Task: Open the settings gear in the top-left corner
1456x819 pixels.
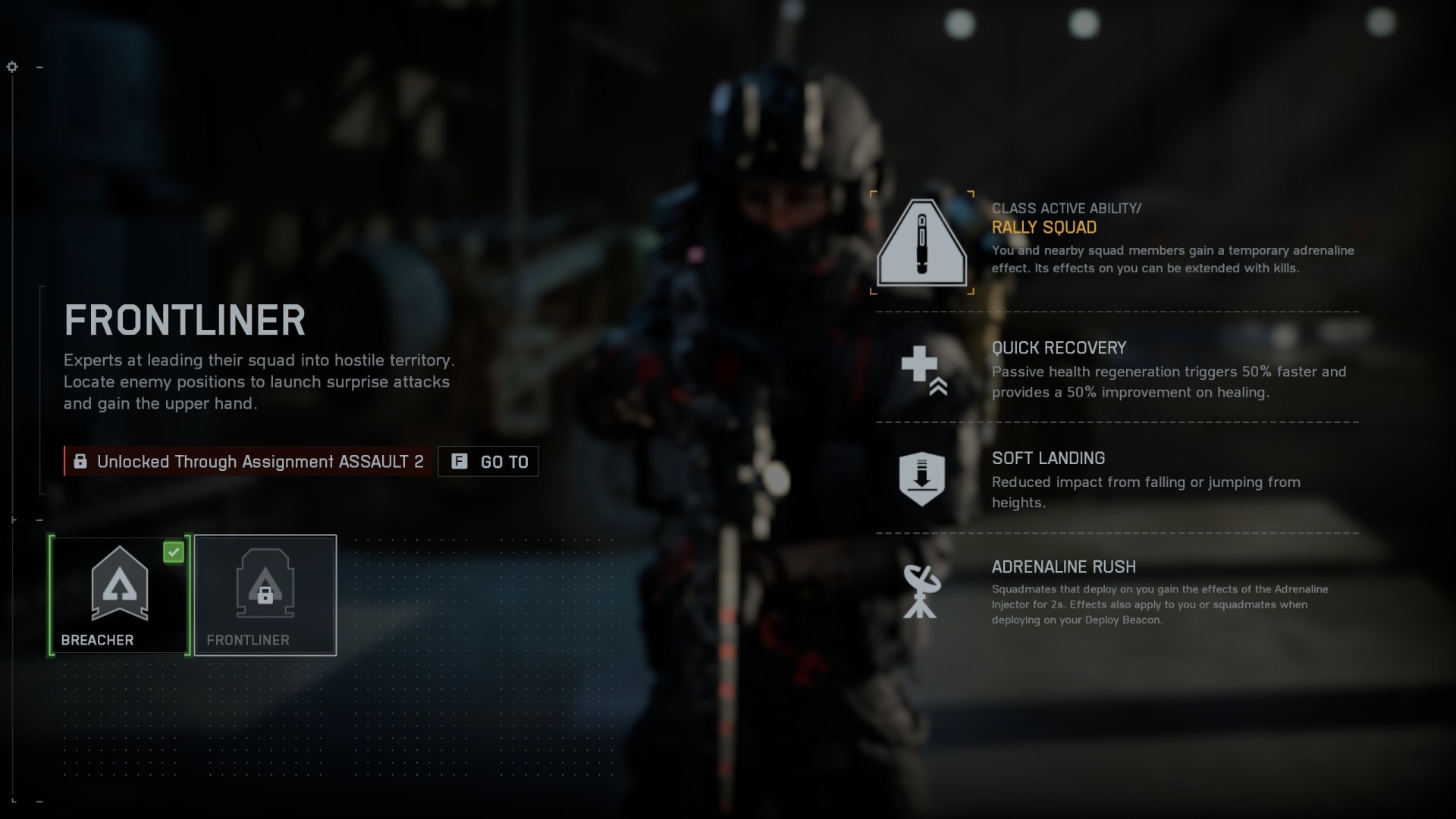Action: click(x=11, y=67)
